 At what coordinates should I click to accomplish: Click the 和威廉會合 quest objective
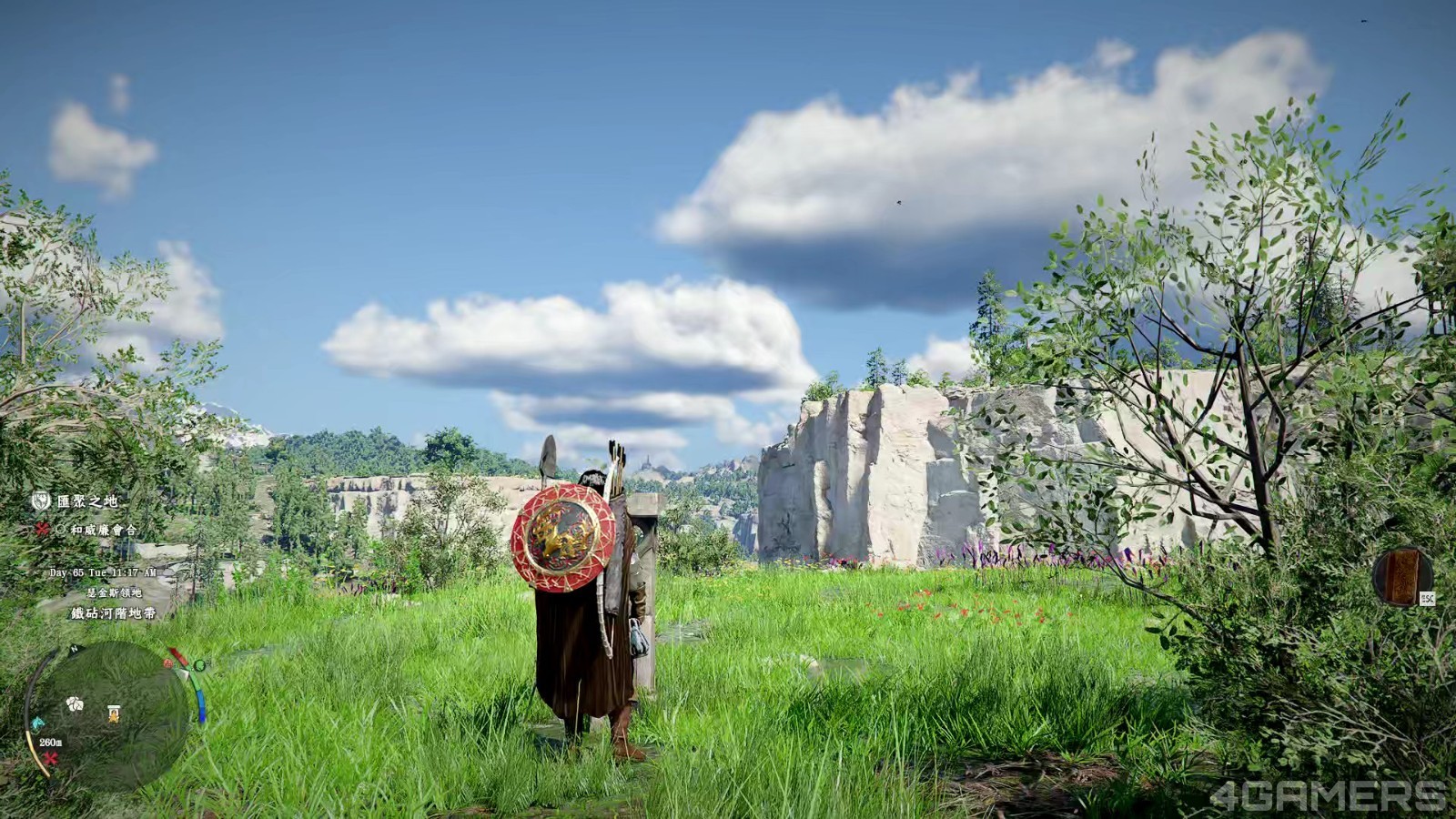[103, 529]
